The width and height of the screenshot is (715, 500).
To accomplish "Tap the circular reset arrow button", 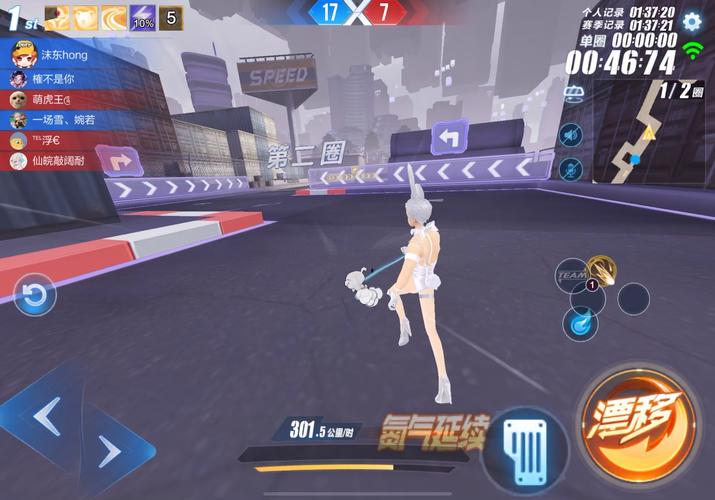I will point(35,294).
